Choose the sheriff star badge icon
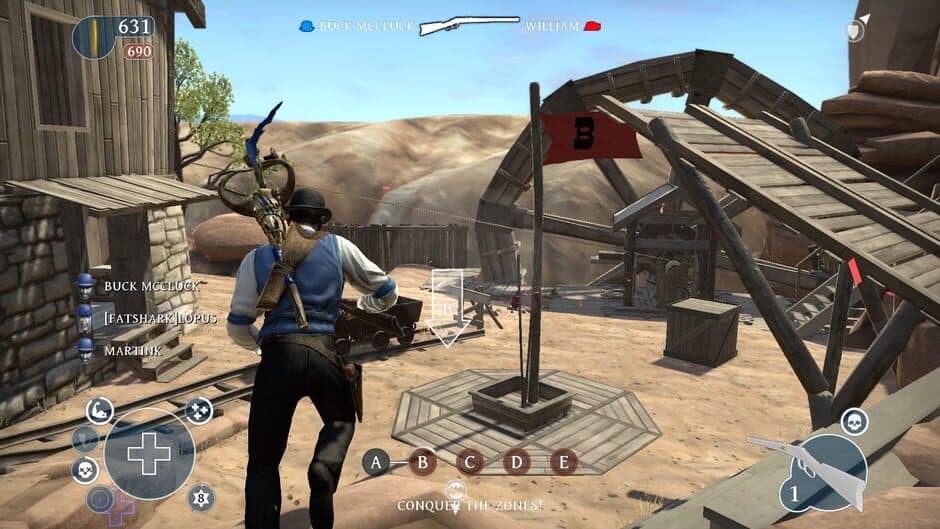 click(x=202, y=496)
